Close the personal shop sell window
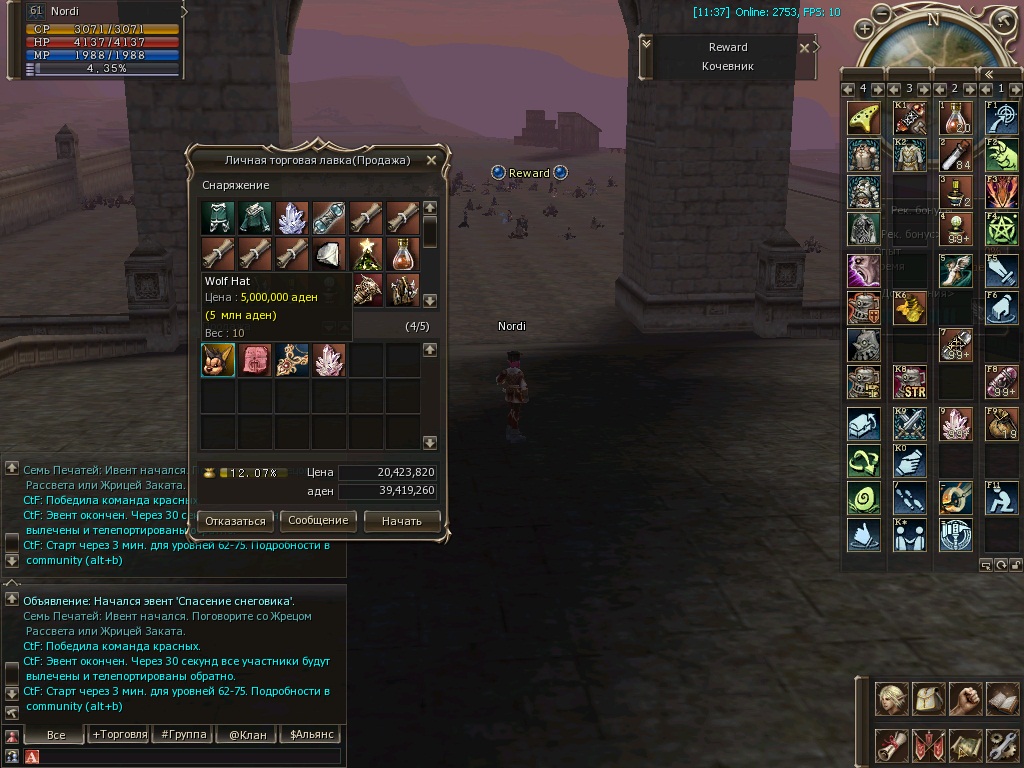This screenshot has width=1024, height=768. [x=431, y=160]
